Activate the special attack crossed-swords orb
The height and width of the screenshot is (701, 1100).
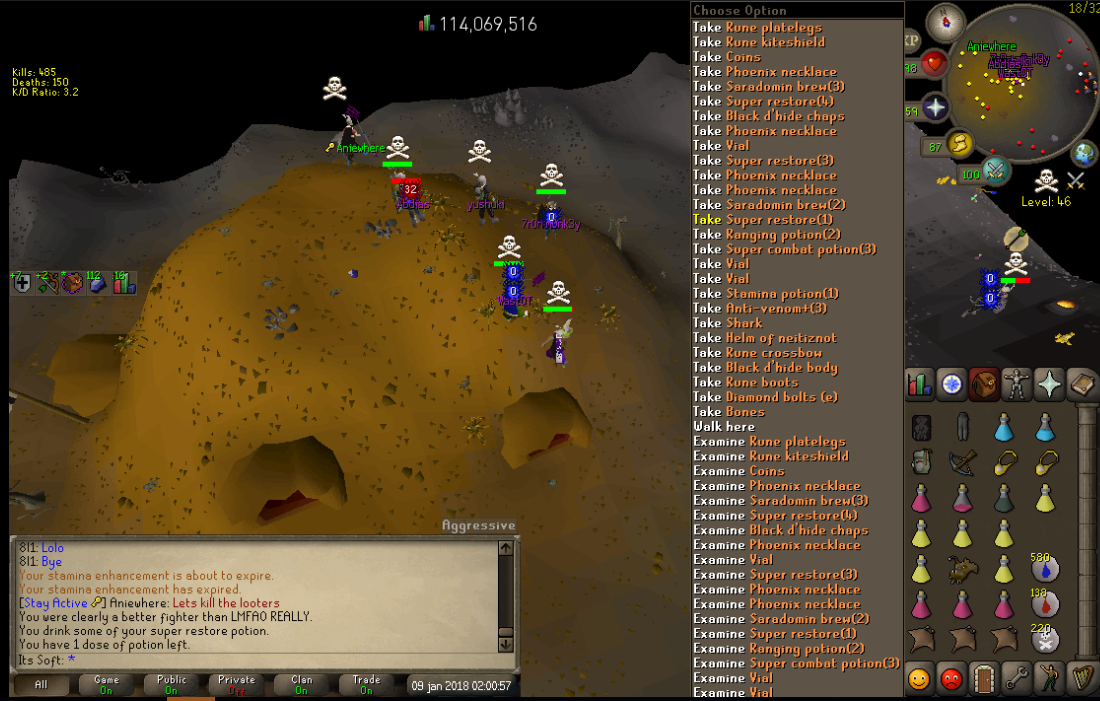click(x=996, y=170)
